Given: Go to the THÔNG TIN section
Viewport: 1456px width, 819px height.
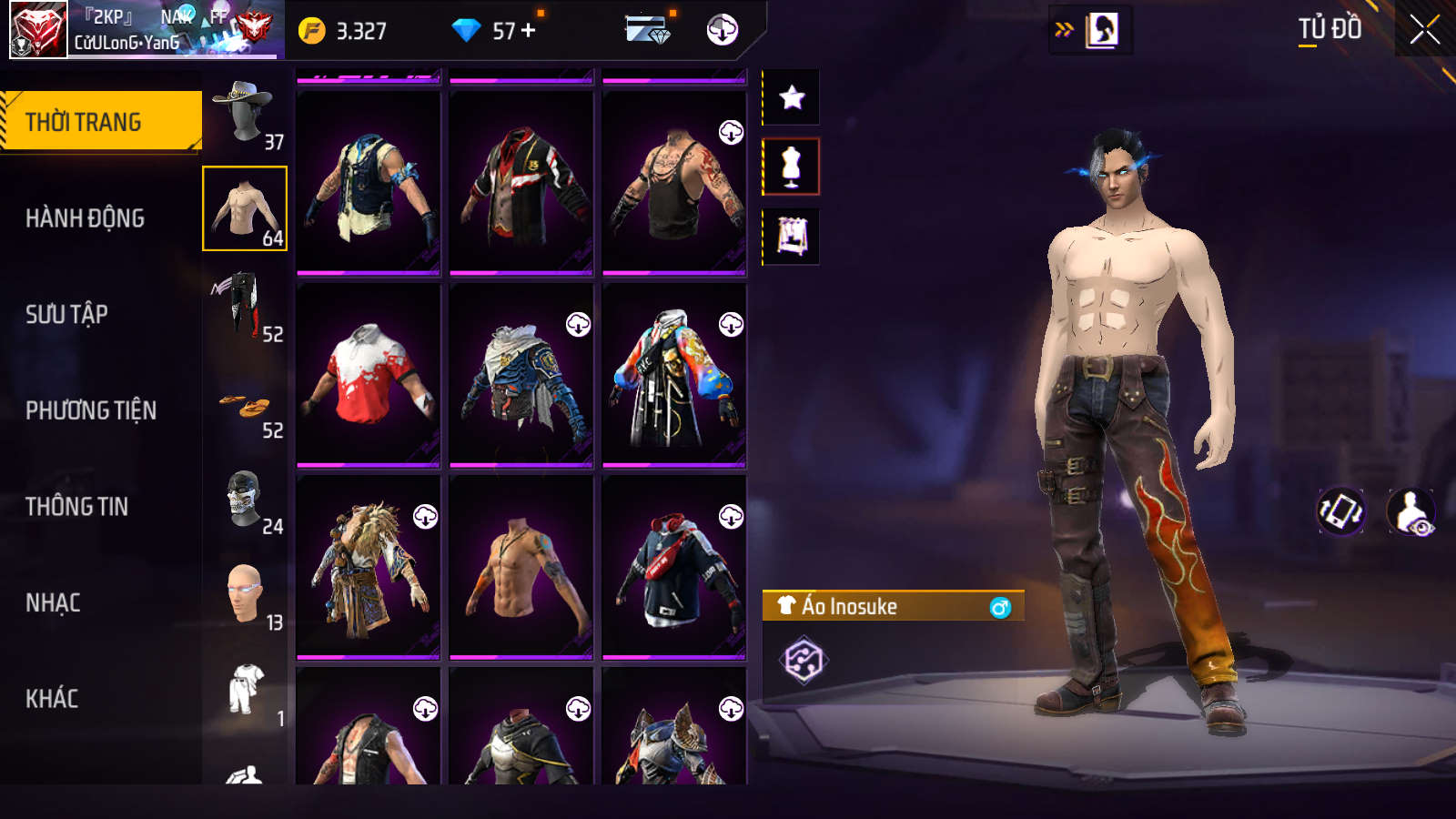Looking at the screenshot, I should tap(77, 506).
